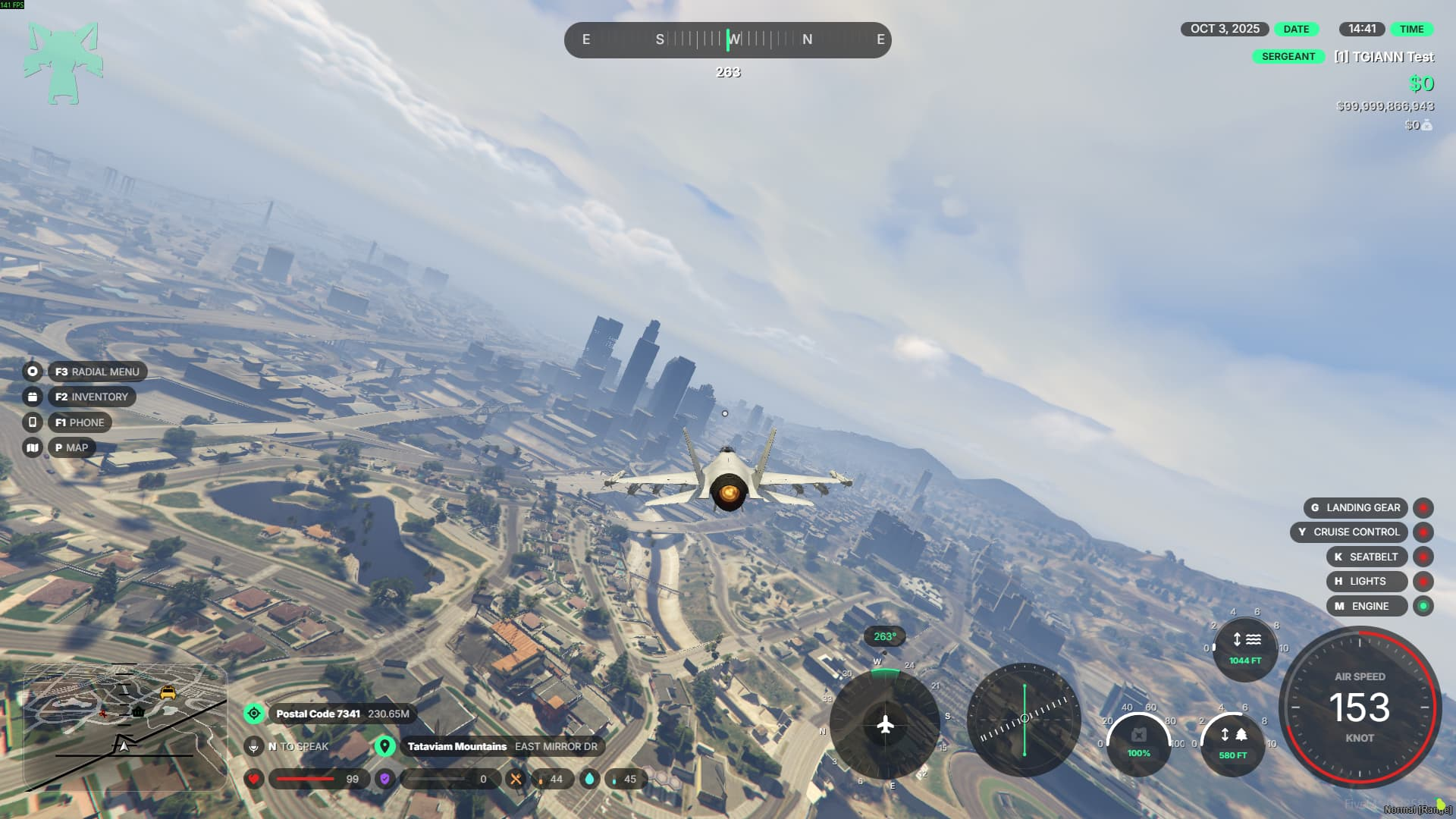Click the airplane heading dial
The width and height of the screenshot is (1456, 819).
[885, 724]
